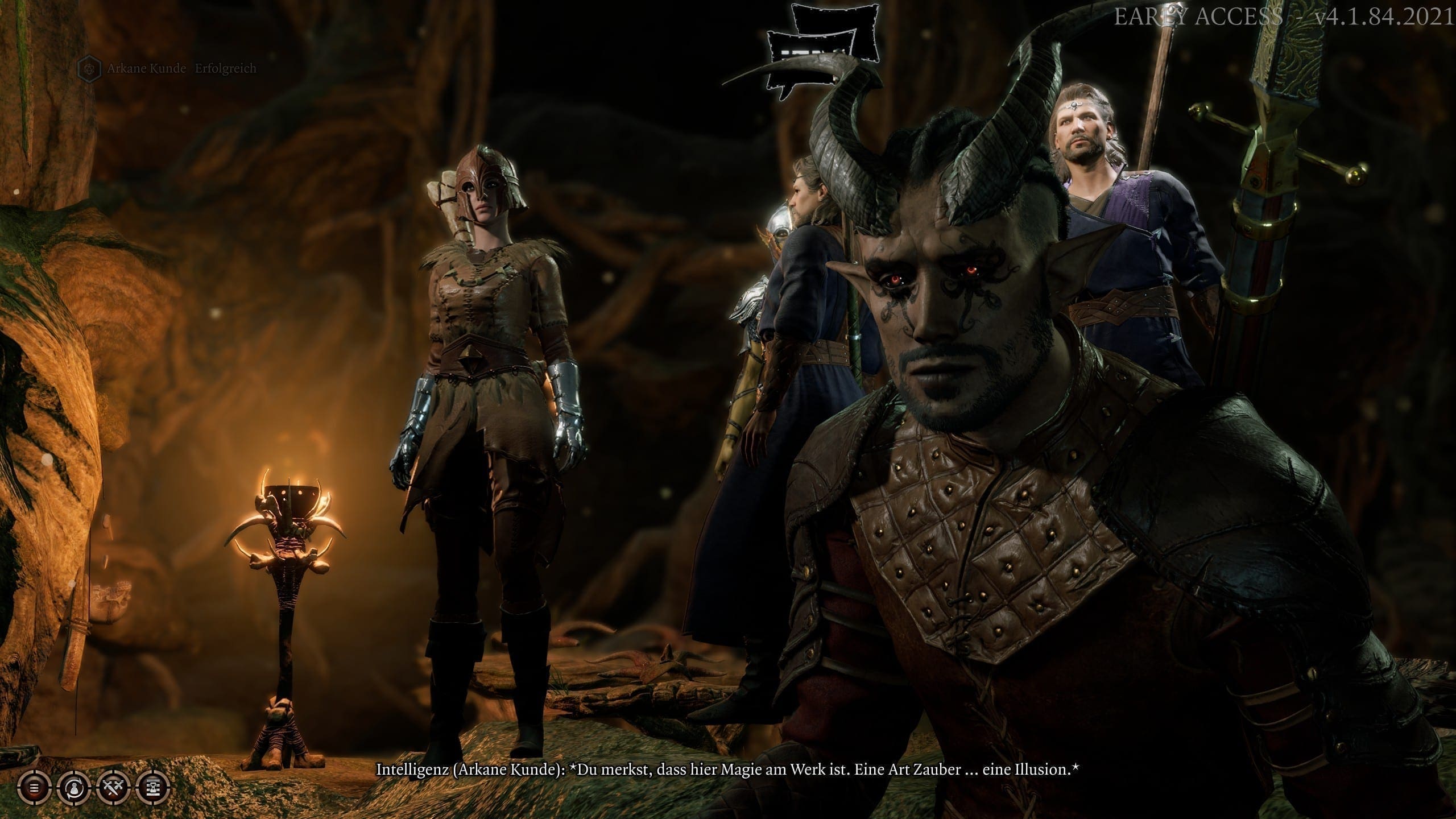Viewport: 1456px width, 819px height.
Task: Open the three-line menu button
Action: [34, 788]
